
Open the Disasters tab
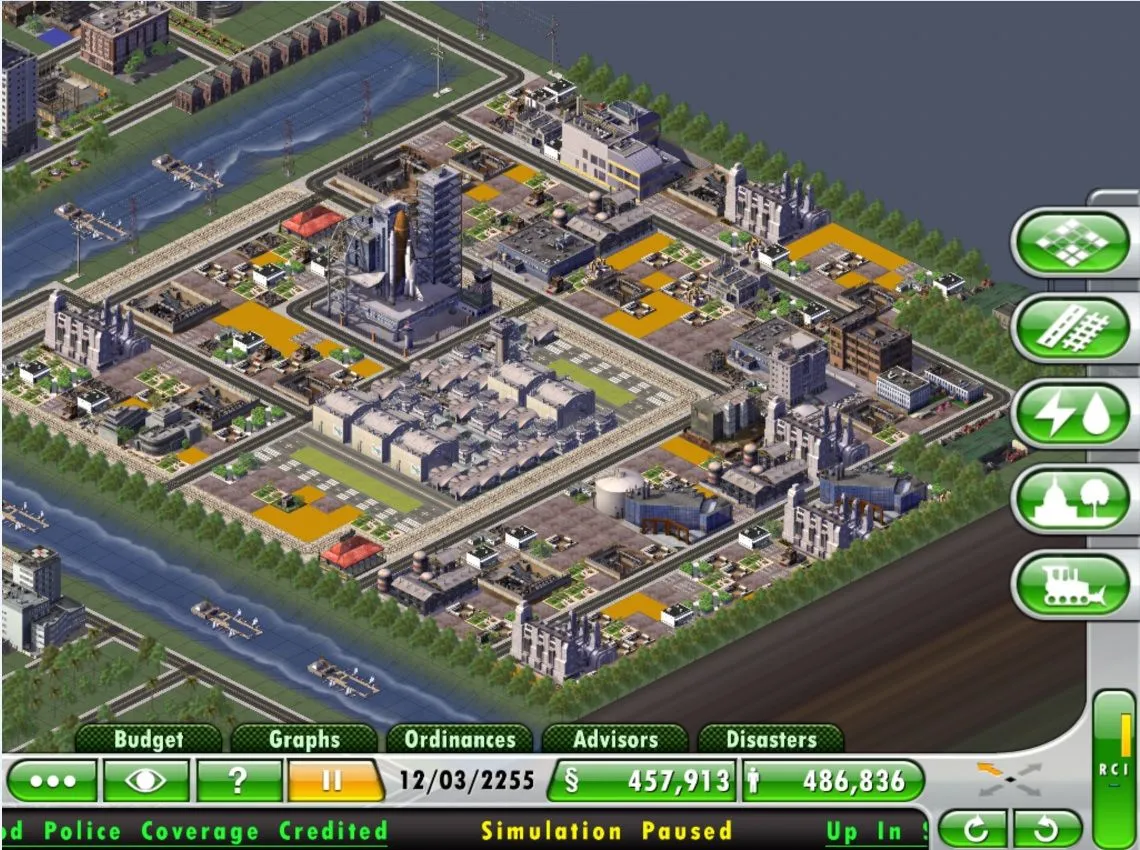click(x=771, y=740)
